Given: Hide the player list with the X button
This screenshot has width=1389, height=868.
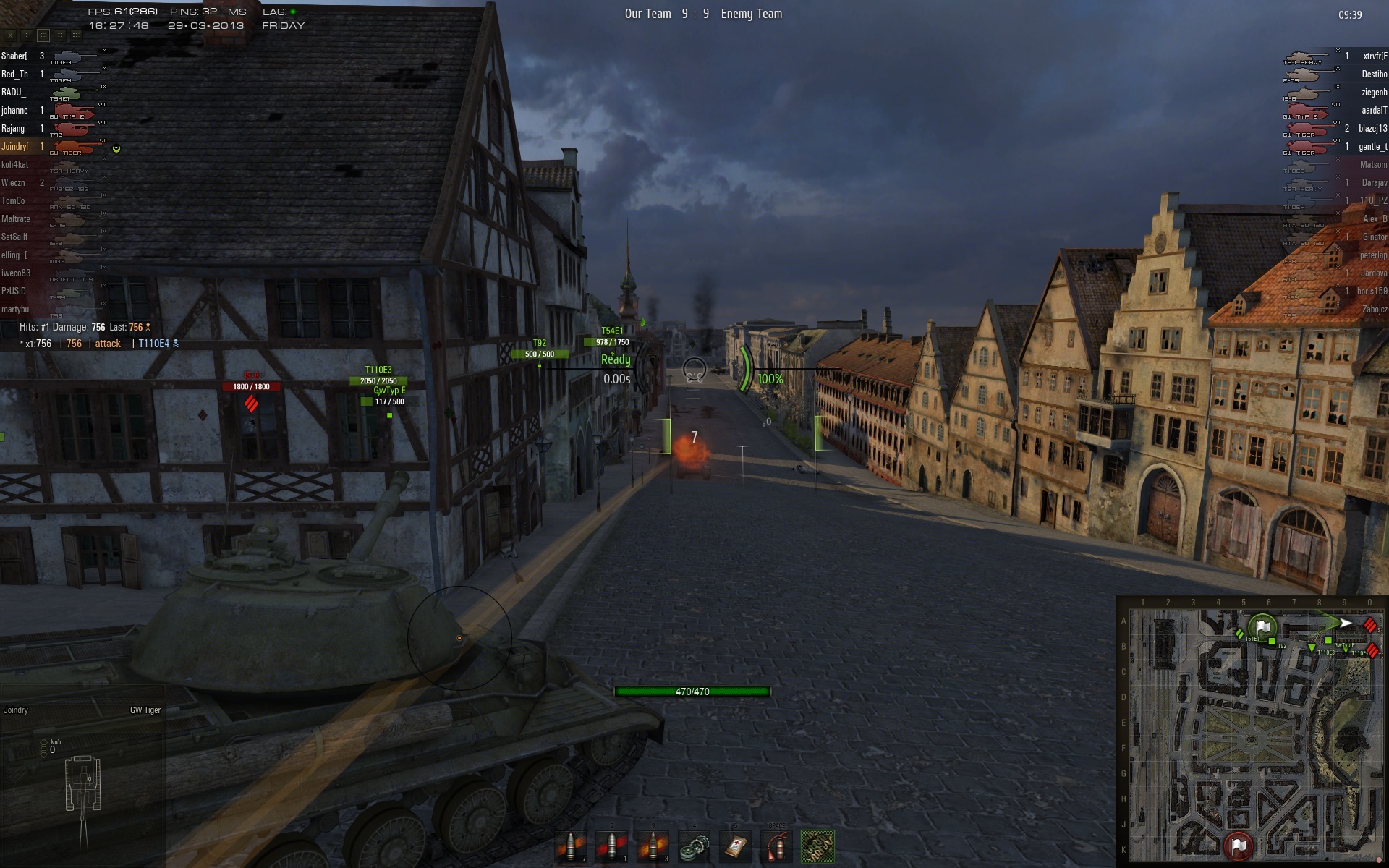Looking at the screenshot, I should pyautogui.click(x=10, y=35).
